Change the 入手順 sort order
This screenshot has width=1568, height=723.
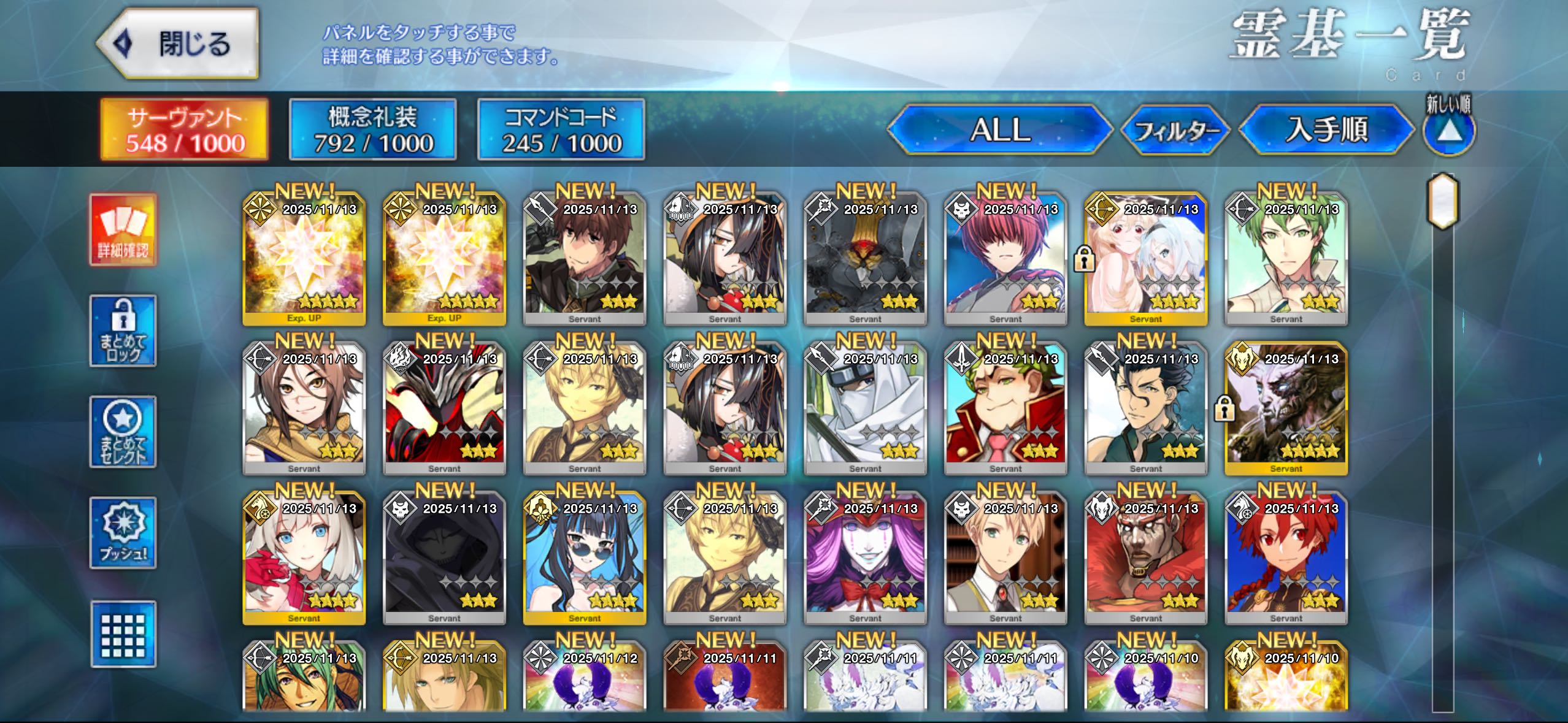(1326, 130)
